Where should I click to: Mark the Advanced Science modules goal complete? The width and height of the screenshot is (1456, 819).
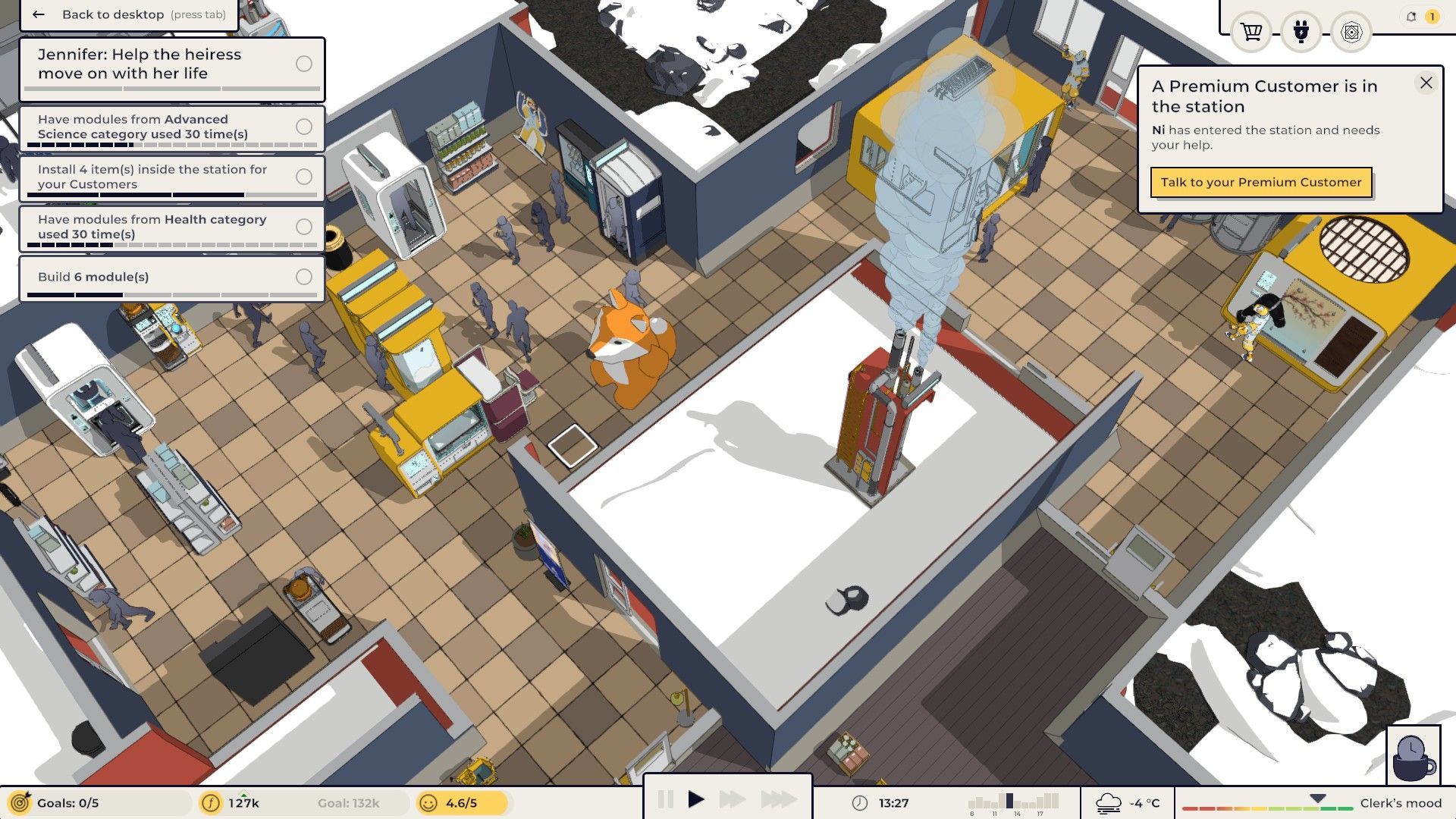pos(305,127)
